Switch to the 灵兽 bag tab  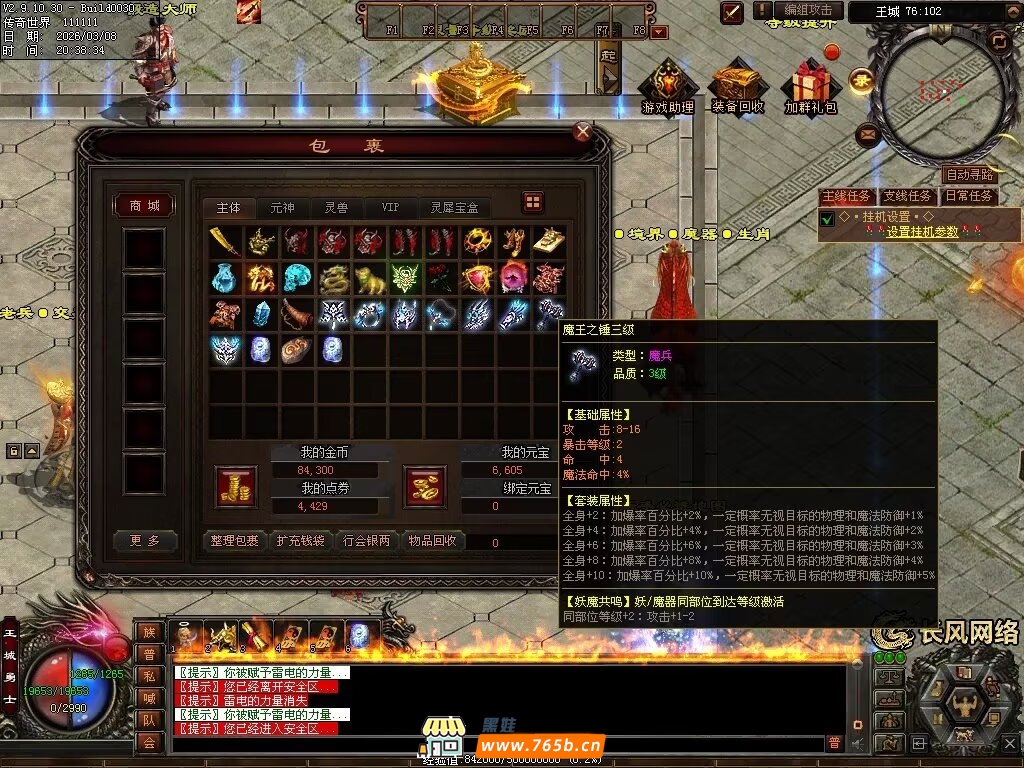336,208
